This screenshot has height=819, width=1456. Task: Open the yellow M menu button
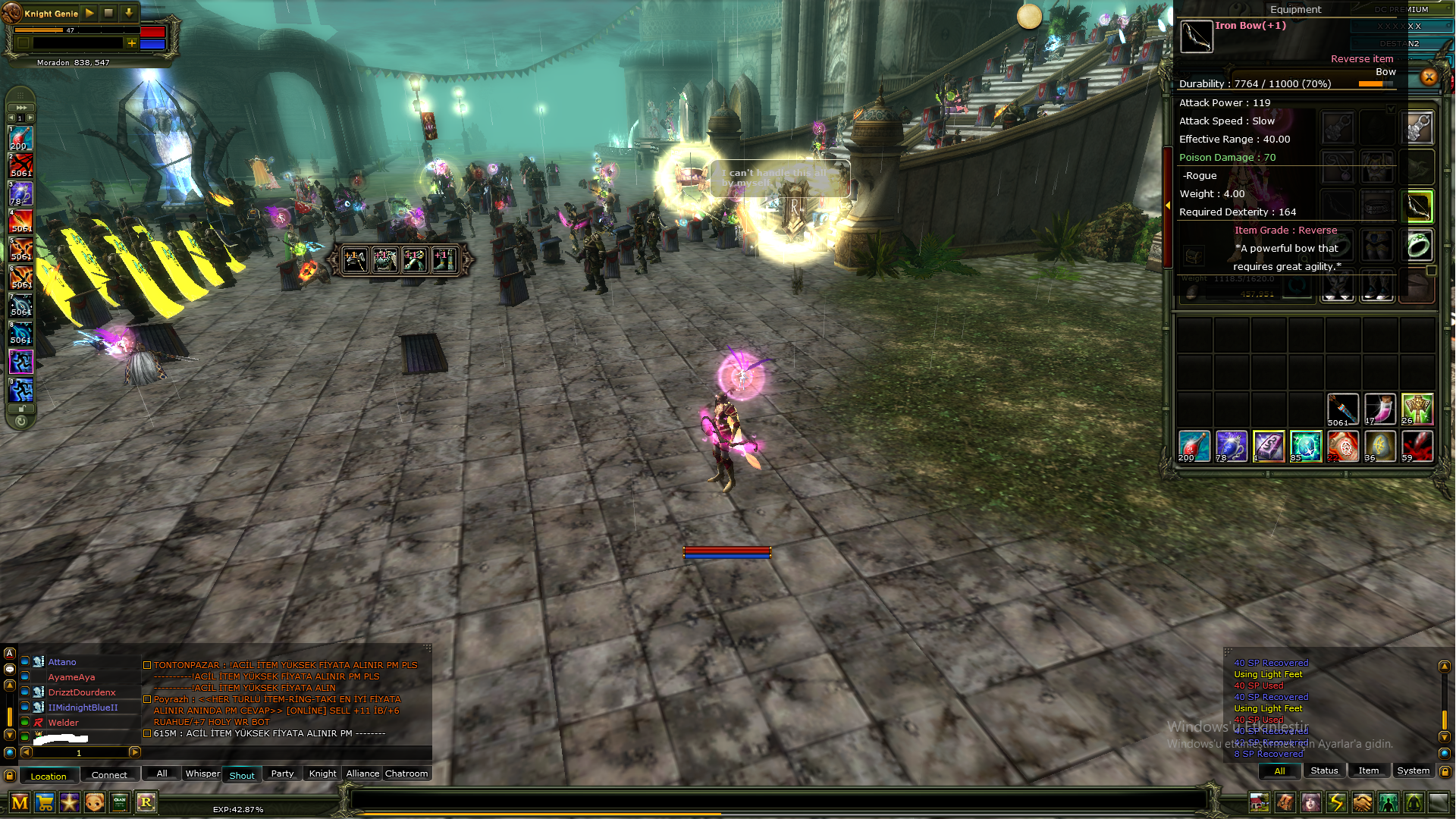(20, 802)
